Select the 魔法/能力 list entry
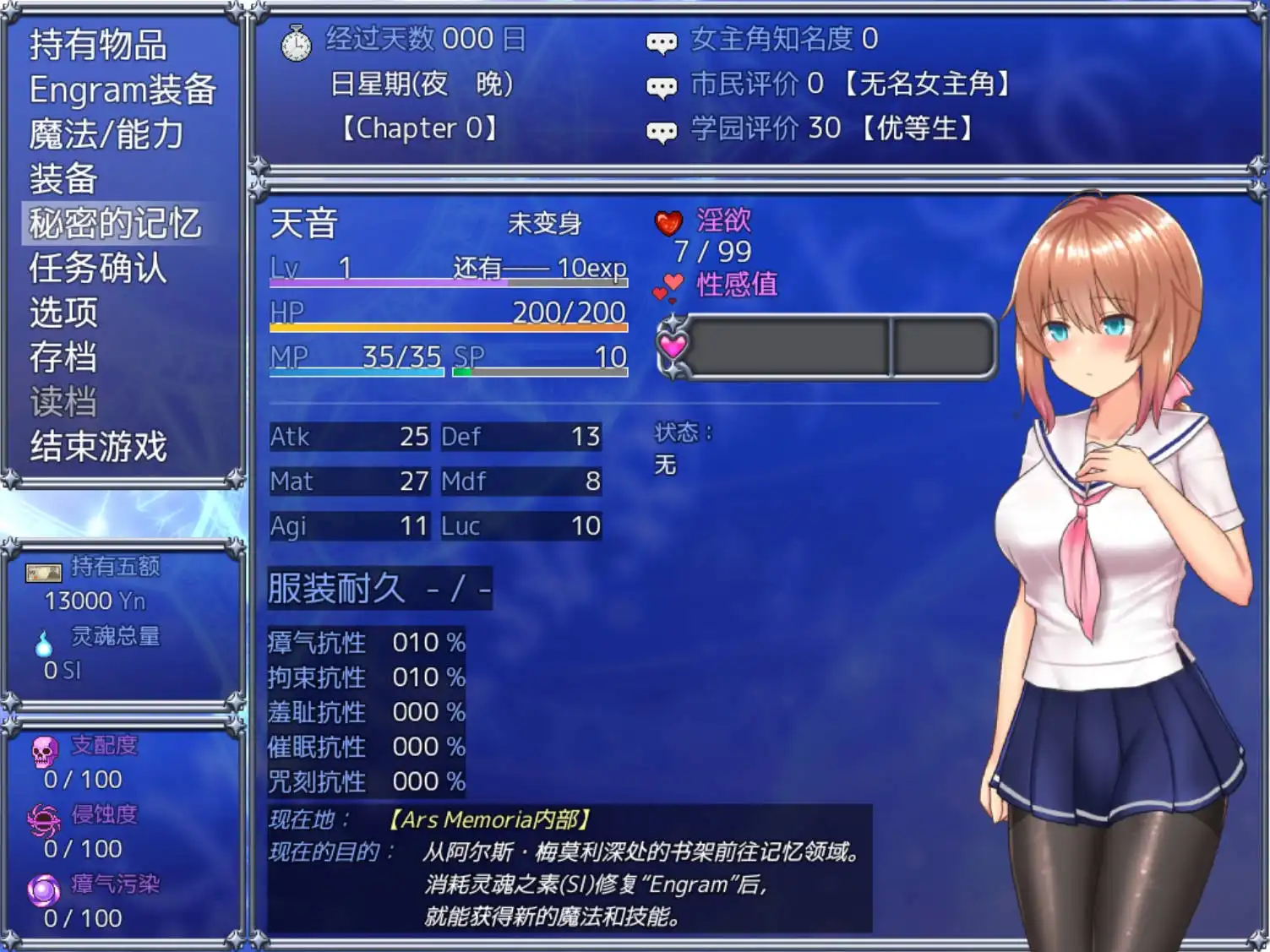The image size is (1270, 952). 105,134
